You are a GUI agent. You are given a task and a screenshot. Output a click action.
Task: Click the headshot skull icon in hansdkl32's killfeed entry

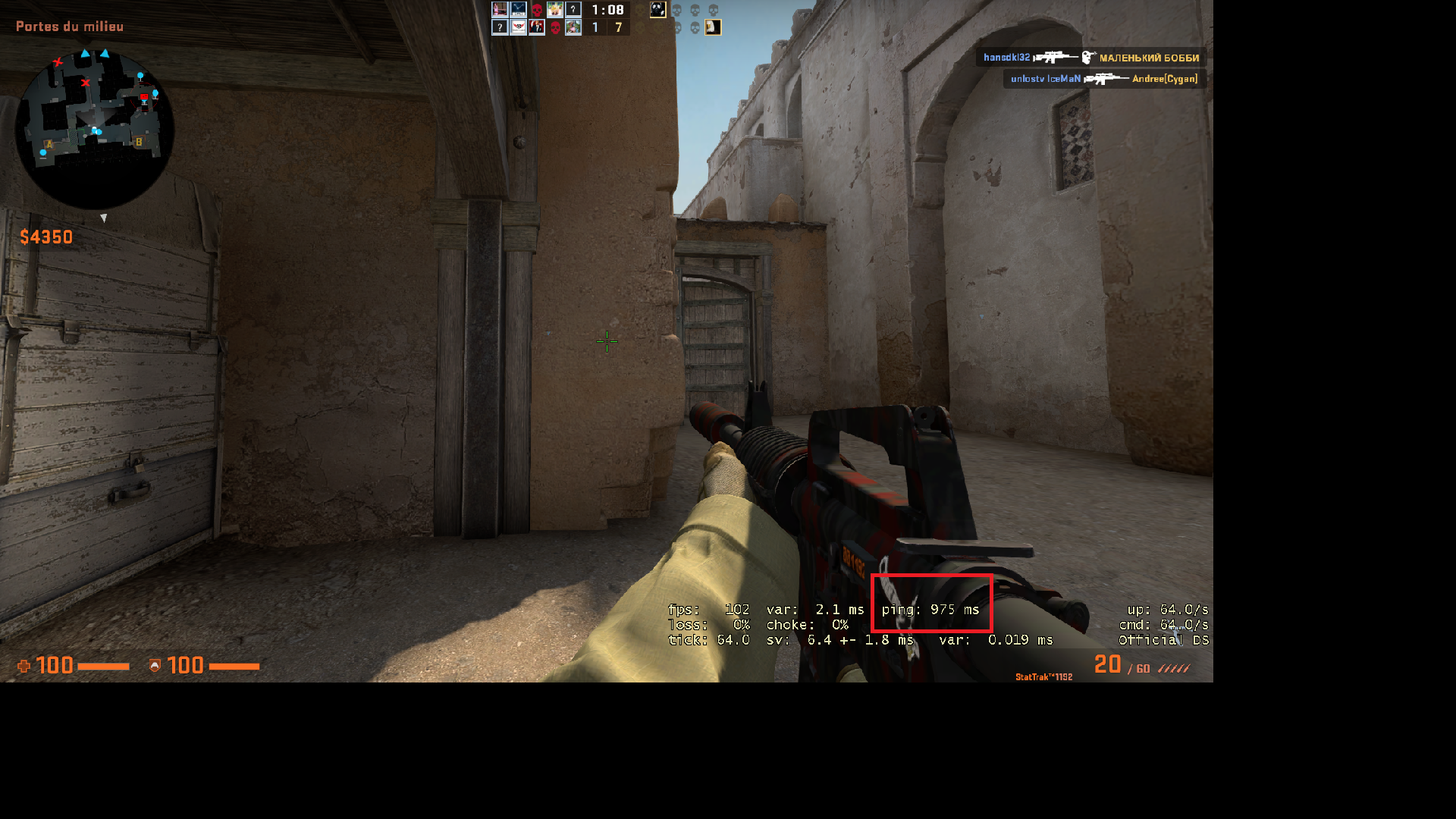pos(1086,58)
